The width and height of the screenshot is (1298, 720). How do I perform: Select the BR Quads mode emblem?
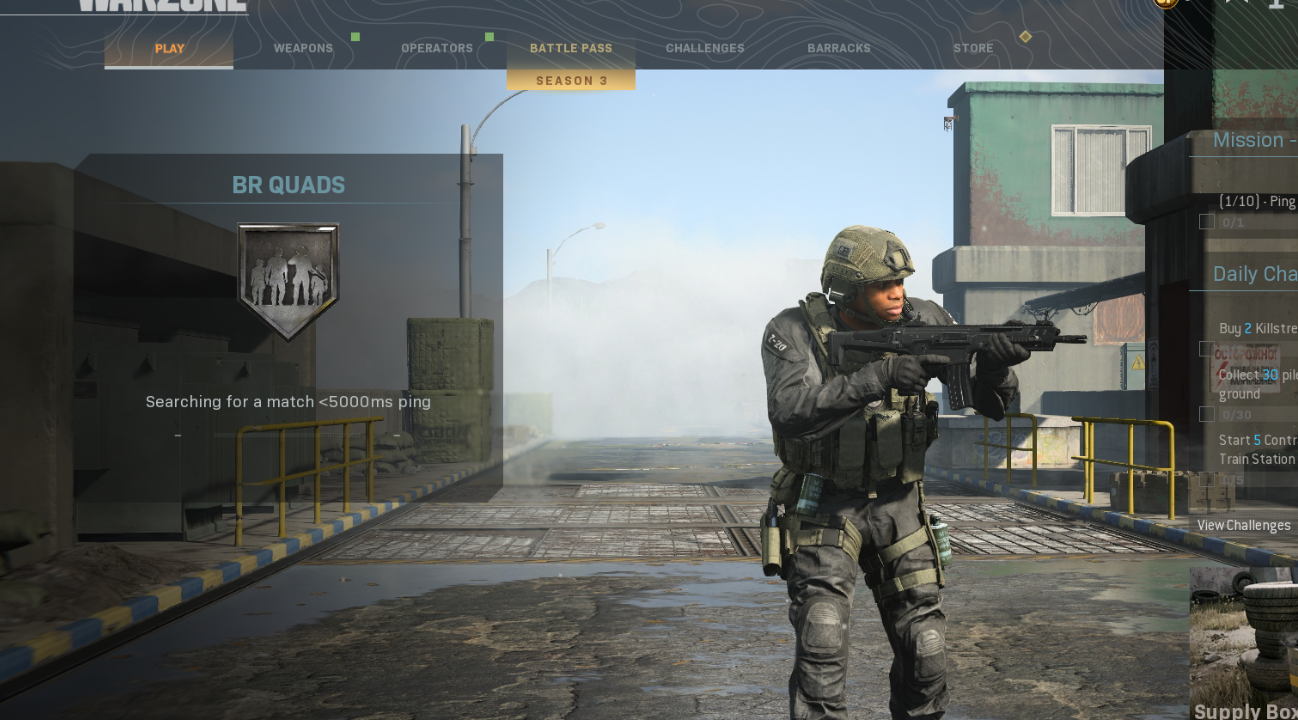288,279
